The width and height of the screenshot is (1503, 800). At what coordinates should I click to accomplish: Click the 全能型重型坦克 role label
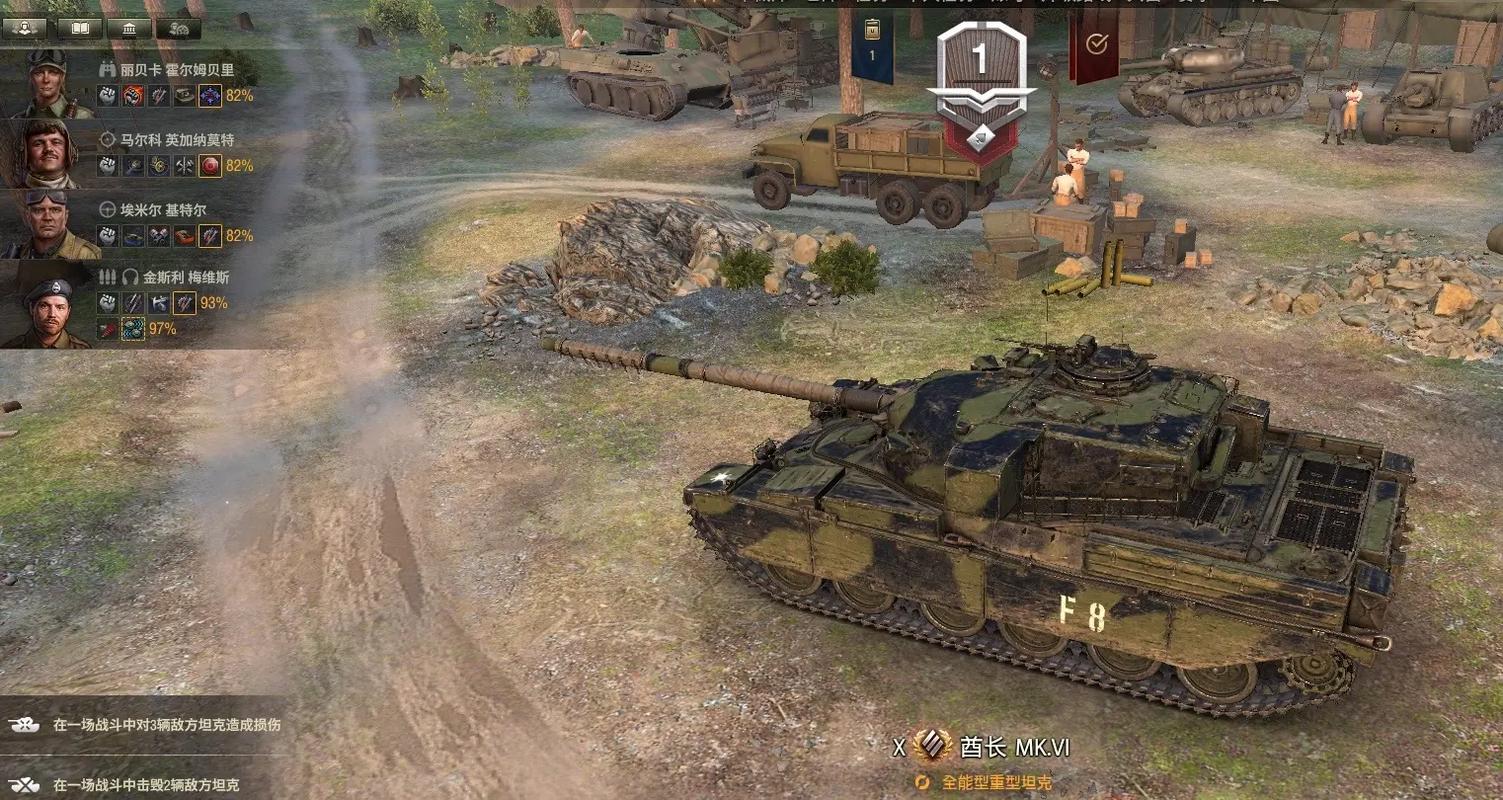(x=996, y=782)
